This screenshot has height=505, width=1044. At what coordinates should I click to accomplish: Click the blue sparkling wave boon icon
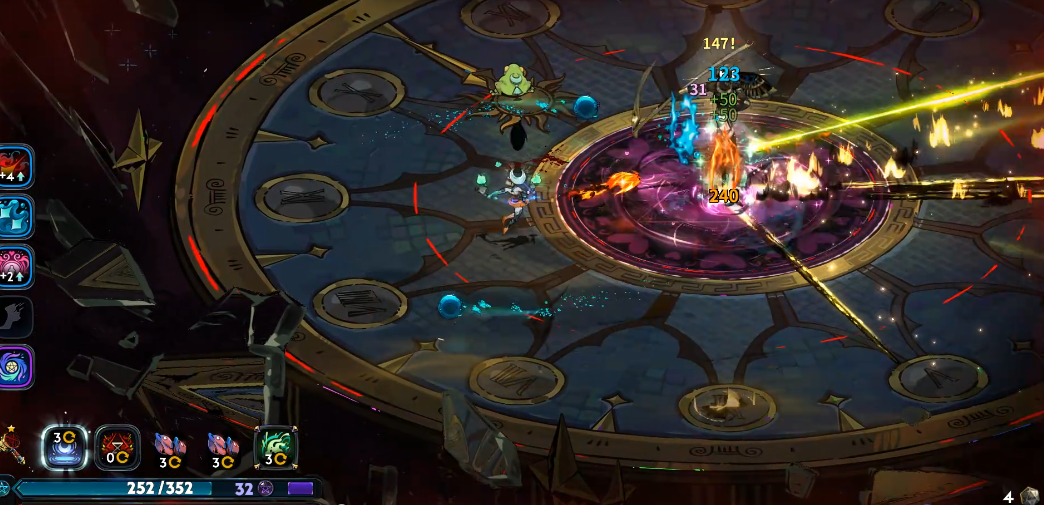click(x=15, y=216)
